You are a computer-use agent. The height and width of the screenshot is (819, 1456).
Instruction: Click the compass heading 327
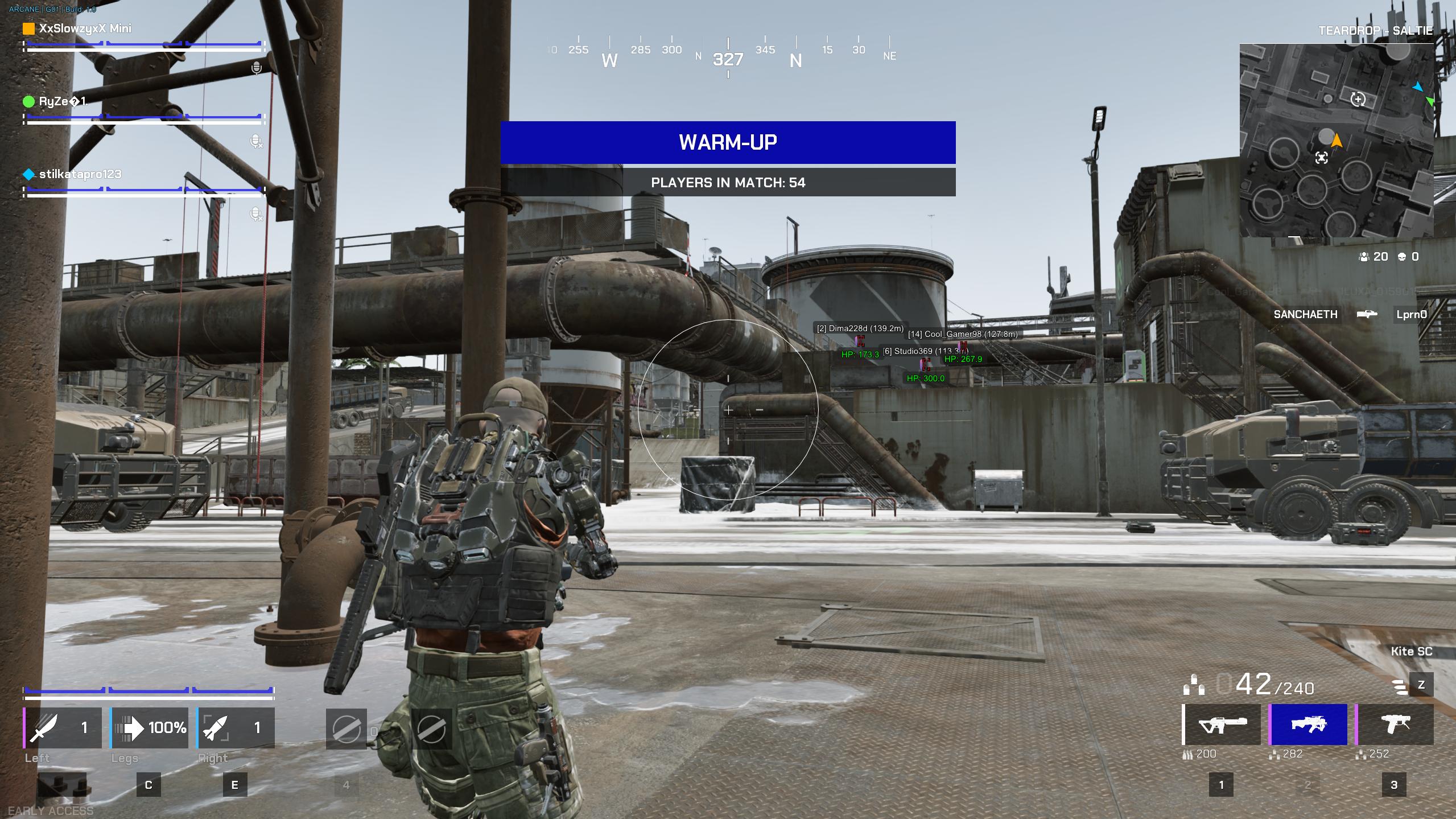(728, 59)
